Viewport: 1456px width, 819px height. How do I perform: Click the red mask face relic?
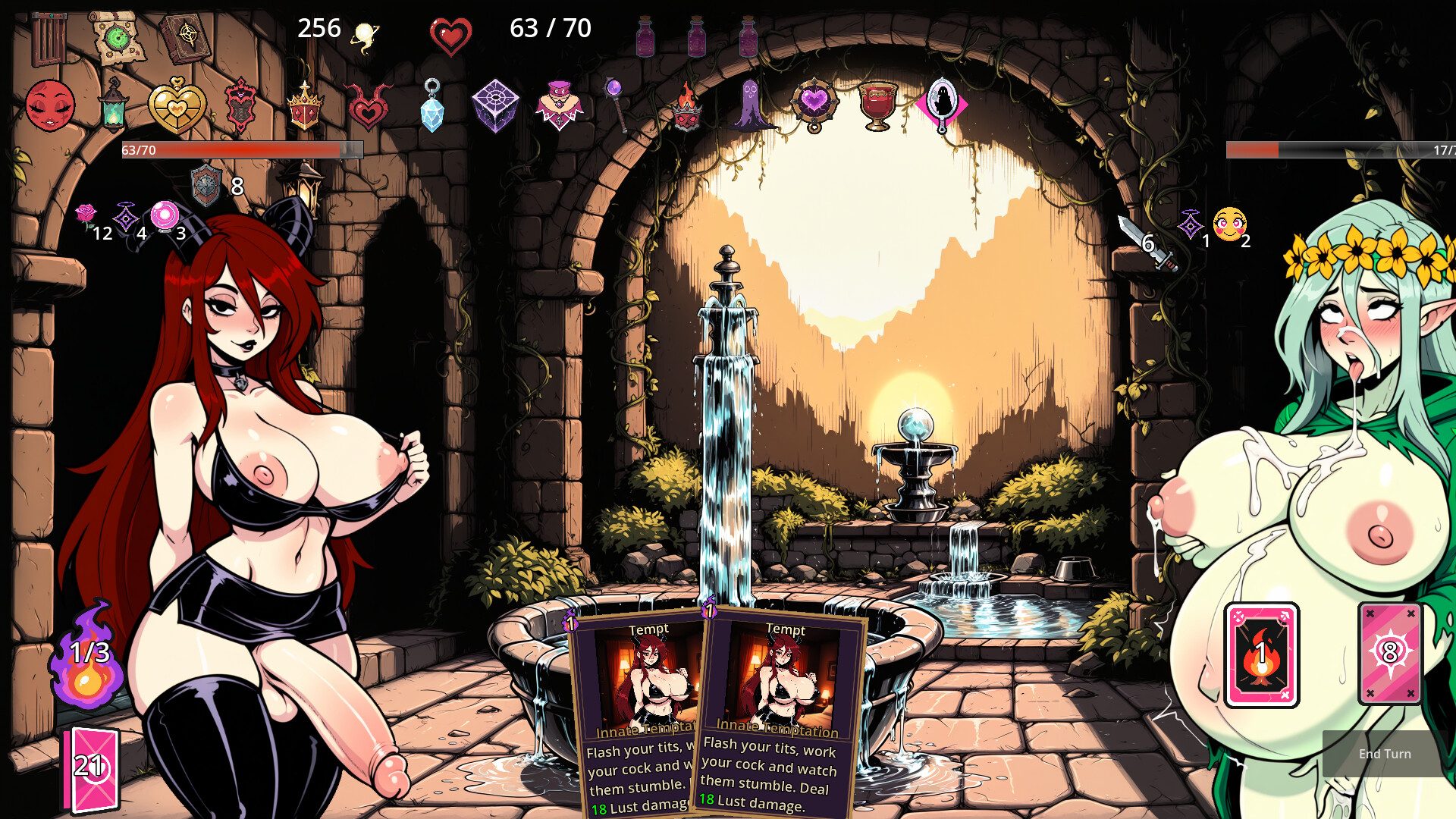click(49, 104)
